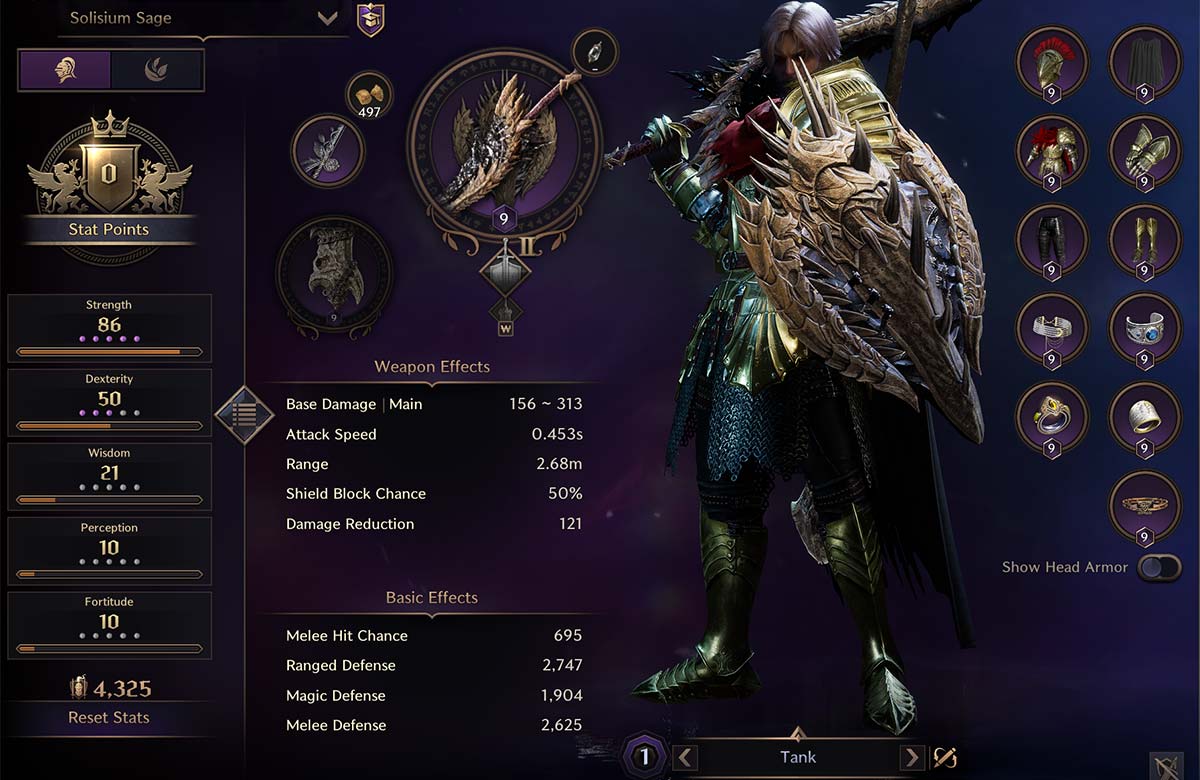The height and width of the screenshot is (780, 1200).
Task: Switch to the wing emblem tab
Action: [x=157, y=70]
